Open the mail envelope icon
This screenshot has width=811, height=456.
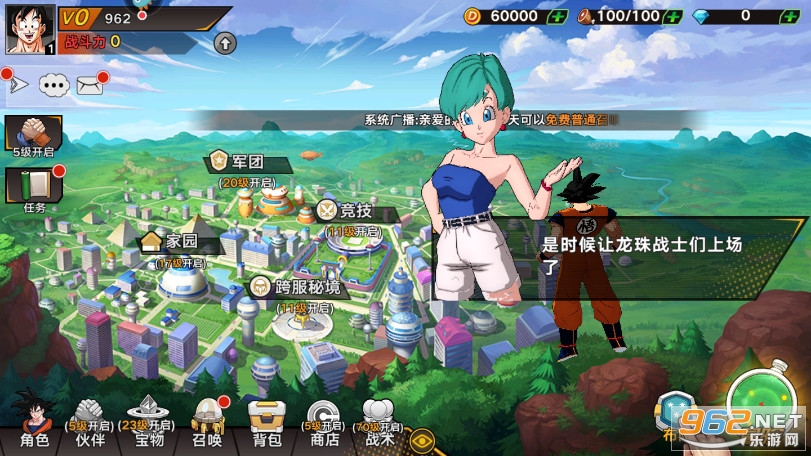coord(90,84)
